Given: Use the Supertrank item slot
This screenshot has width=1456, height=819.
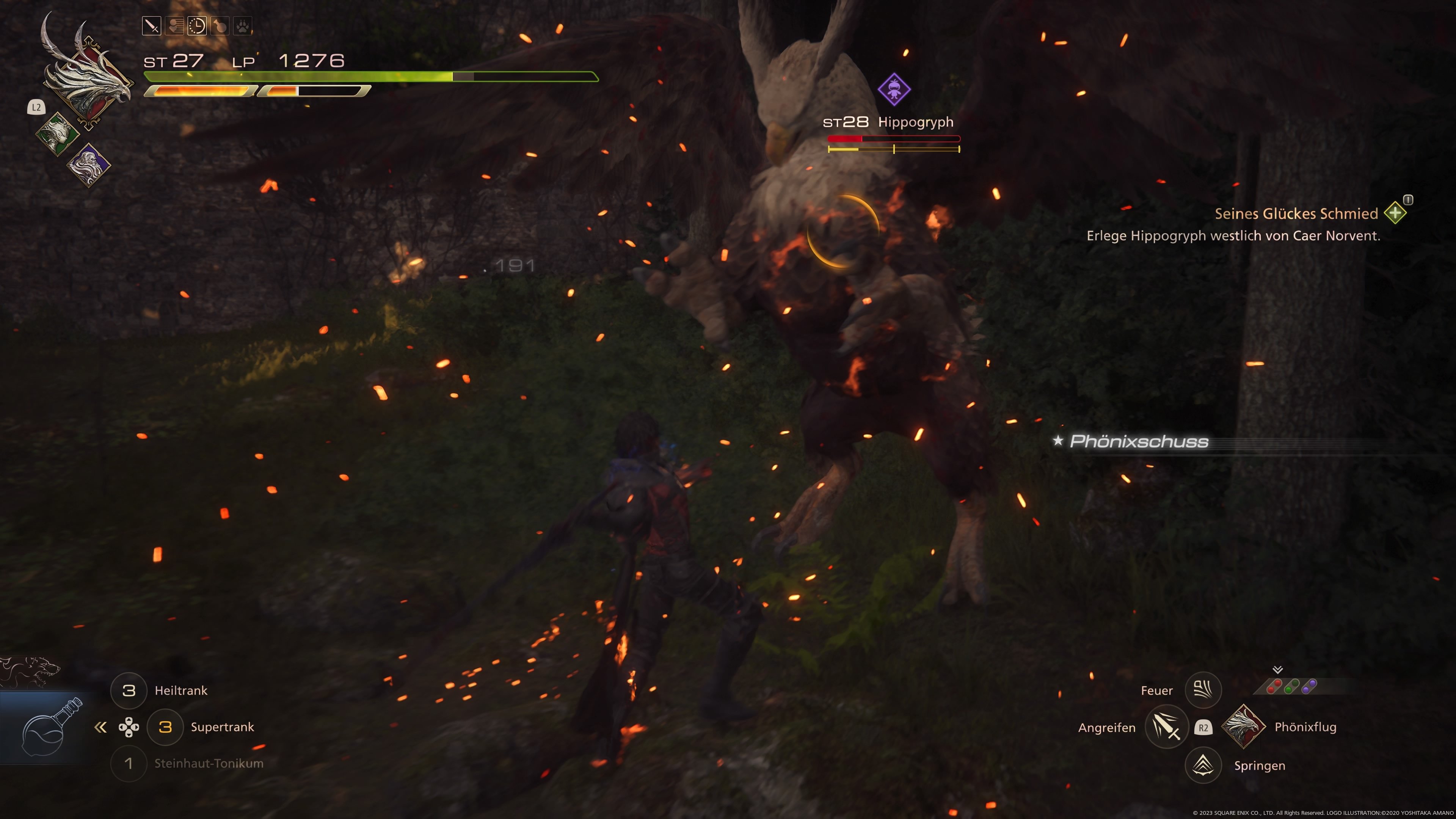Looking at the screenshot, I should click(x=165, y=727).
